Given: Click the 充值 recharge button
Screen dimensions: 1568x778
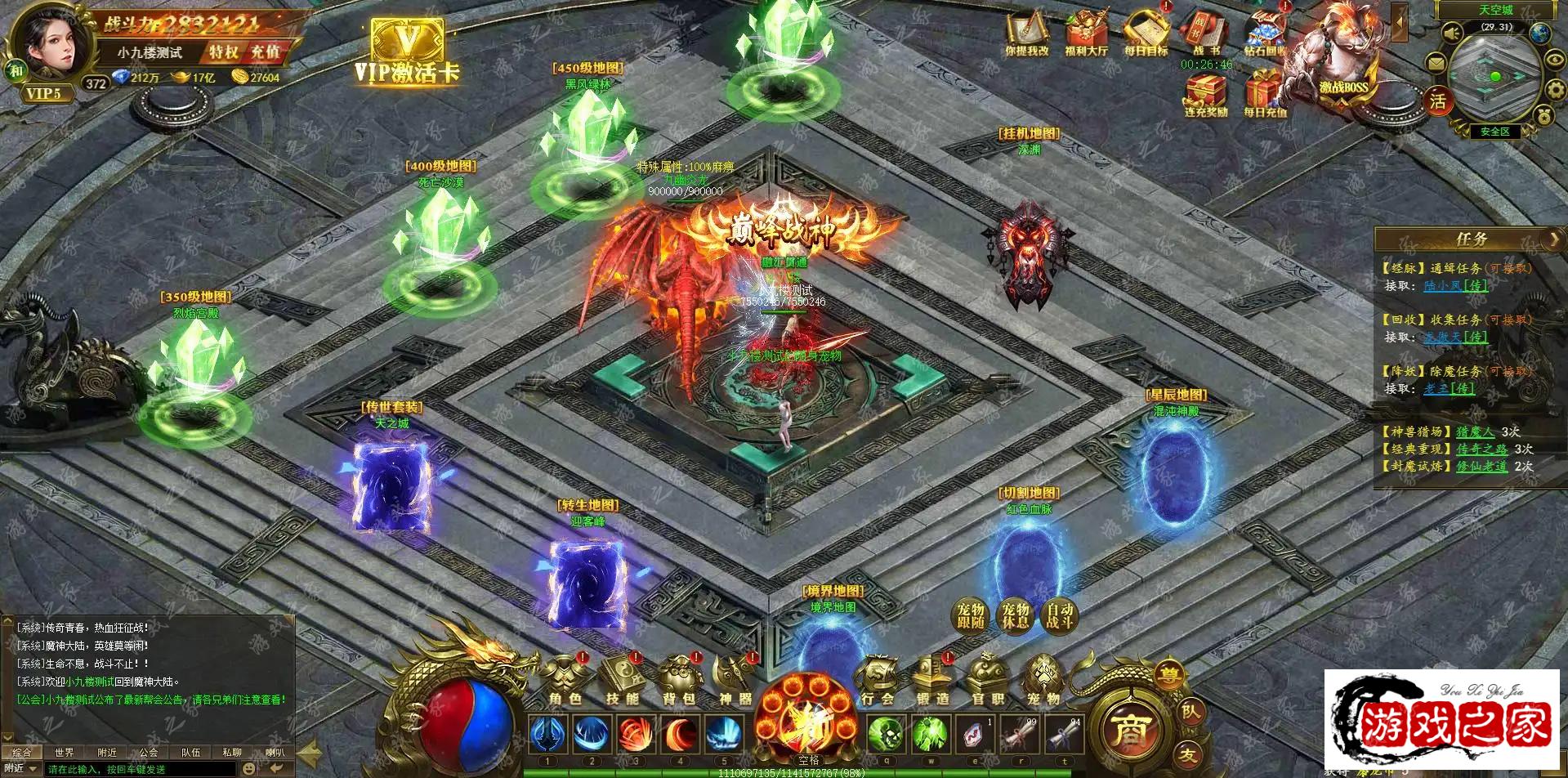Looking at the screenshot, I should pyautogui.click(x=265, y=52).
